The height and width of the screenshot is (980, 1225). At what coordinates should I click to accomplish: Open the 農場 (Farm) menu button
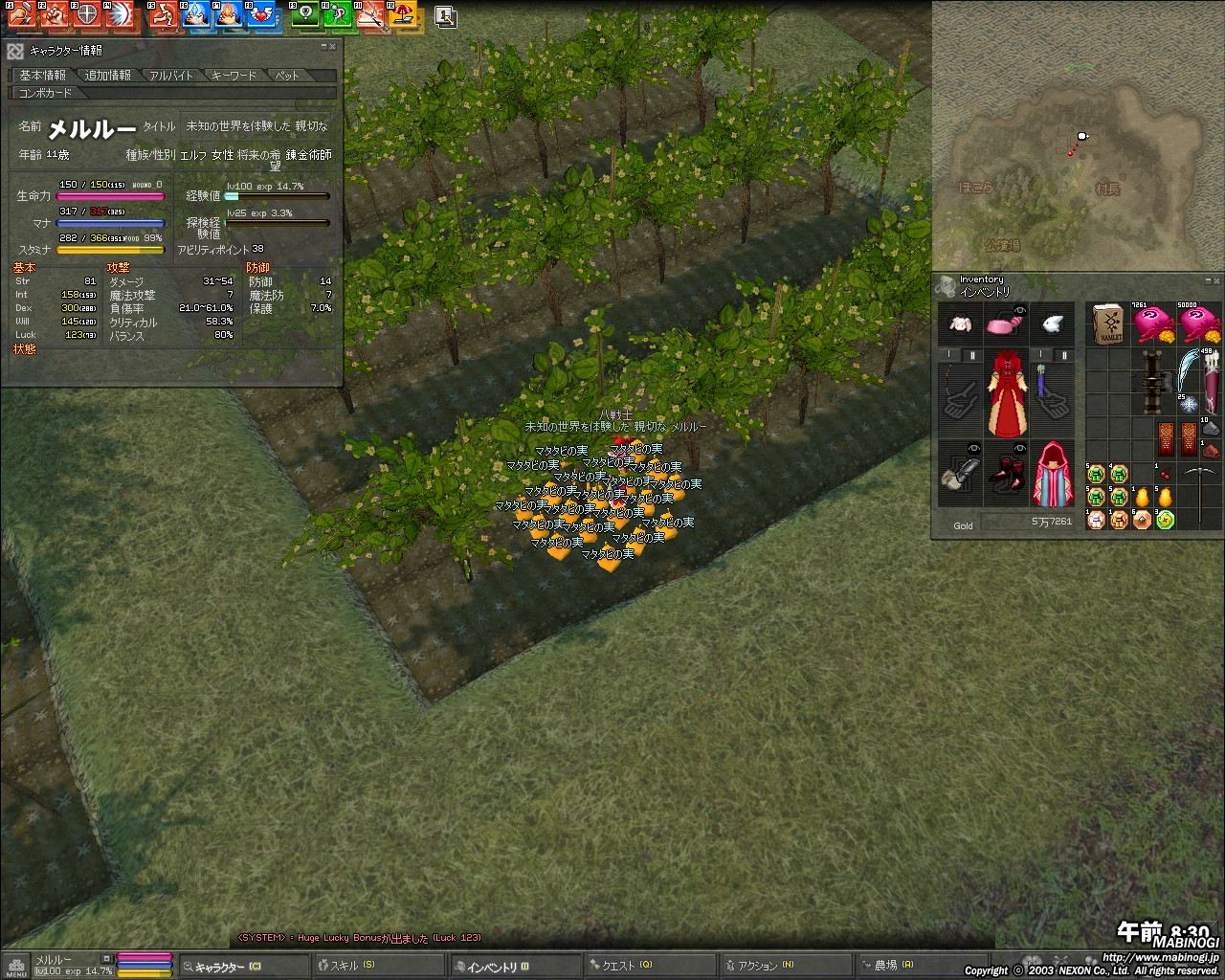pyautogui.click(x=919, y=966)
